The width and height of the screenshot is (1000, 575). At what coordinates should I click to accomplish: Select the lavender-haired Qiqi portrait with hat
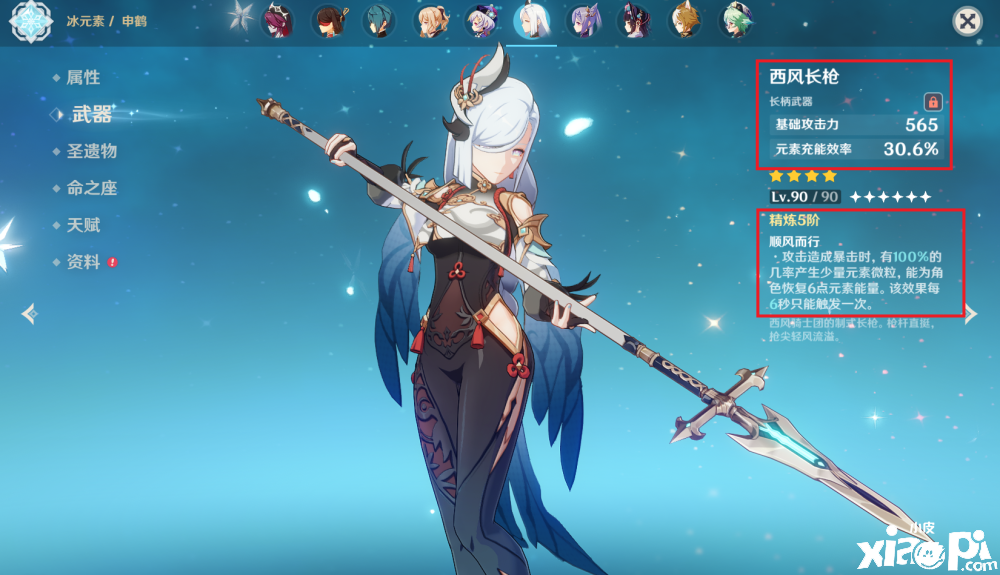coord(482,21)
